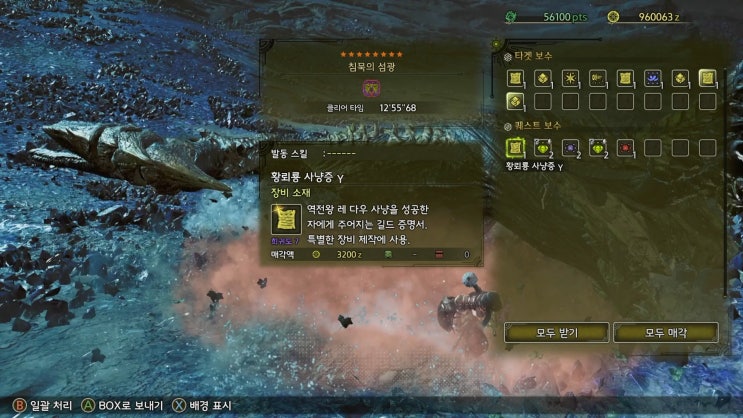Select the yellow starburst target reward
This screenshot has width=743, height=418.
point(571,77)
